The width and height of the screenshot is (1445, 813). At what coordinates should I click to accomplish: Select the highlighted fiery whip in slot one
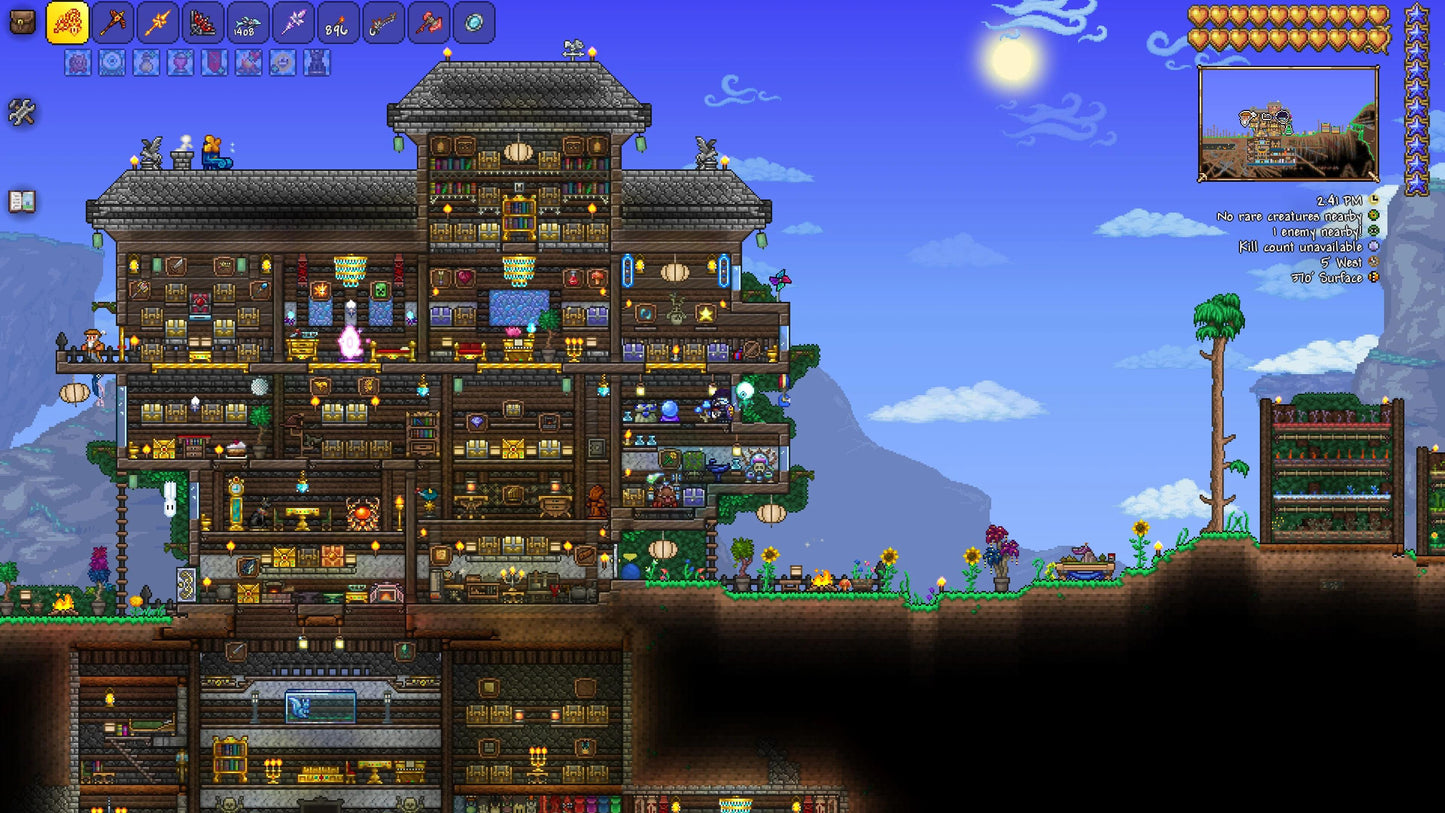68,22
